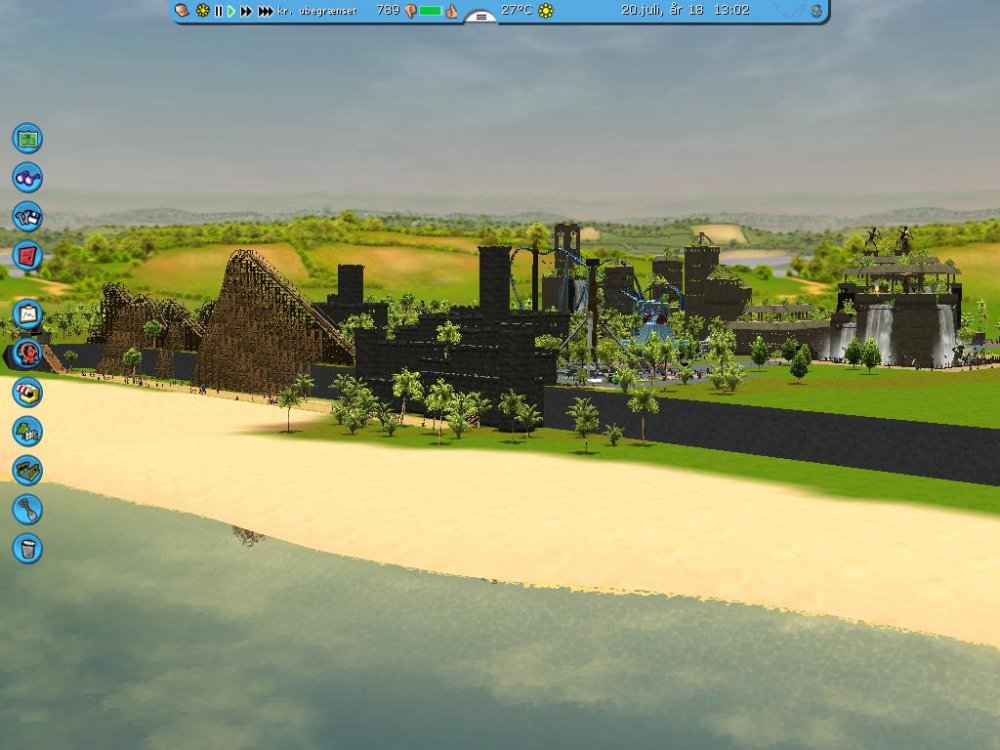Expand the top status bar tab
This screenshot has height=750, width=1000.
pos(481,16)
